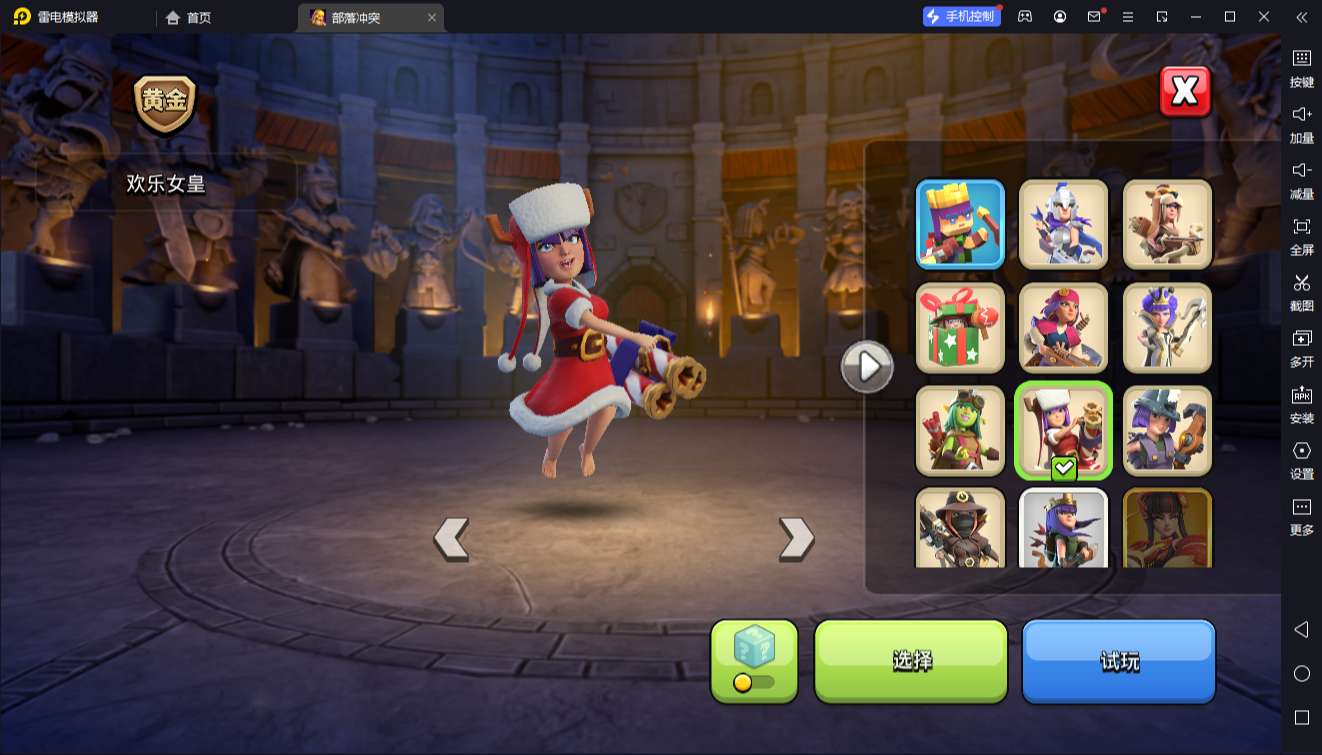1322x755 pixels.
Task: Tap the 黄金 gold tier badge
Action: point(165,102)
